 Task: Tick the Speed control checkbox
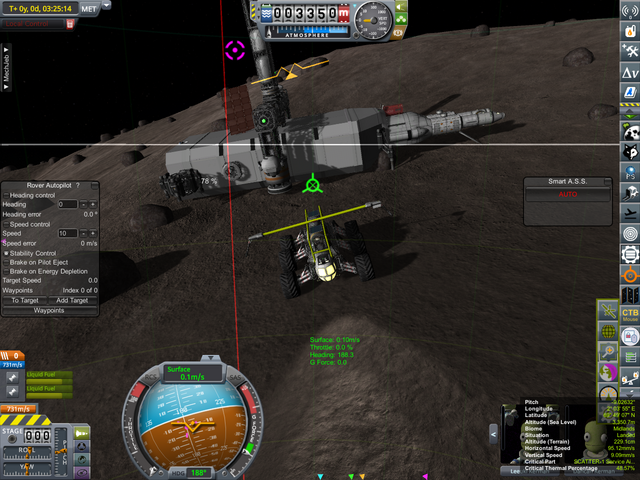[6, 224]
